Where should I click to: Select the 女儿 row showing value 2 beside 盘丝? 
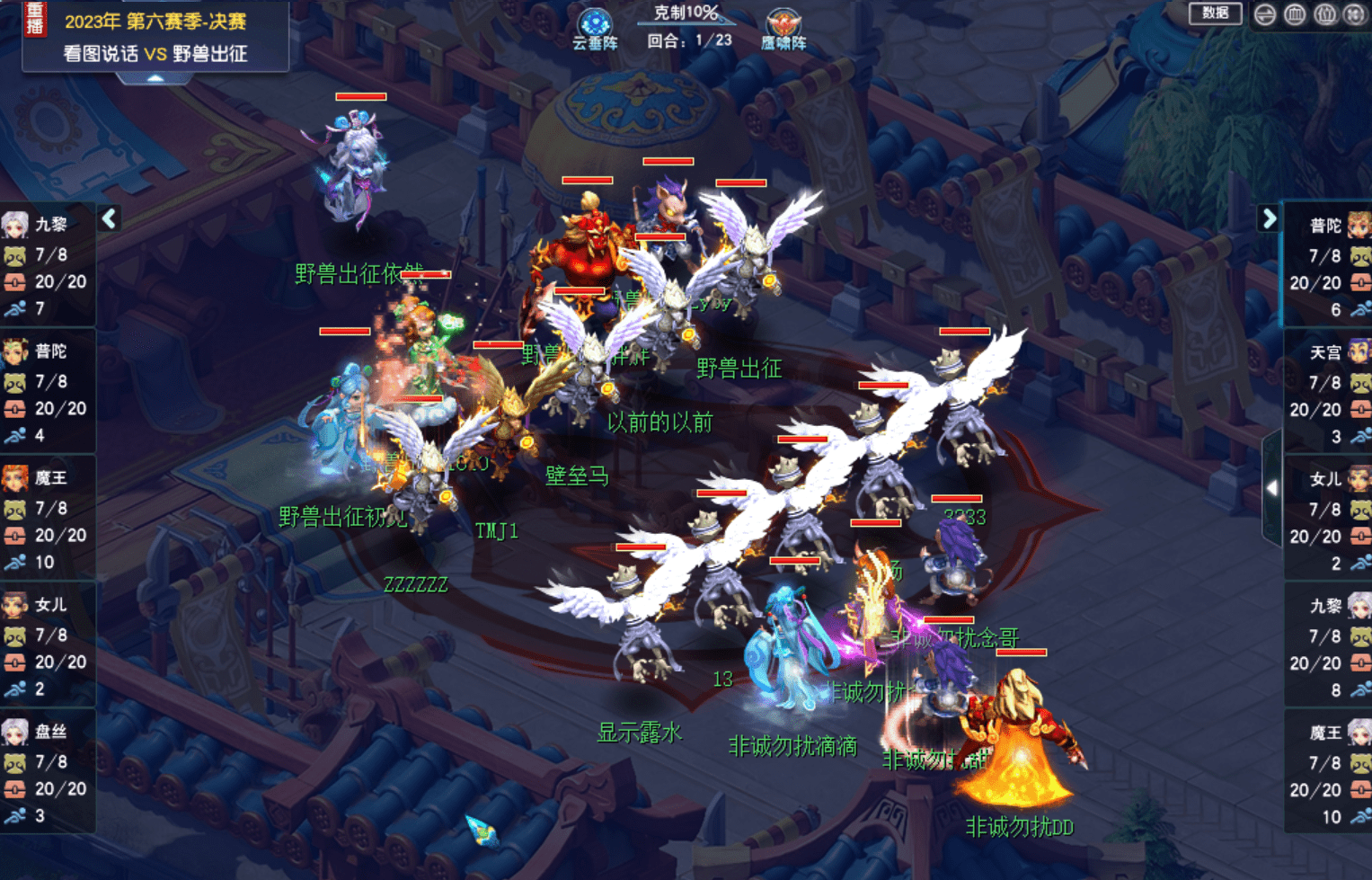click(x=48, y=645)
